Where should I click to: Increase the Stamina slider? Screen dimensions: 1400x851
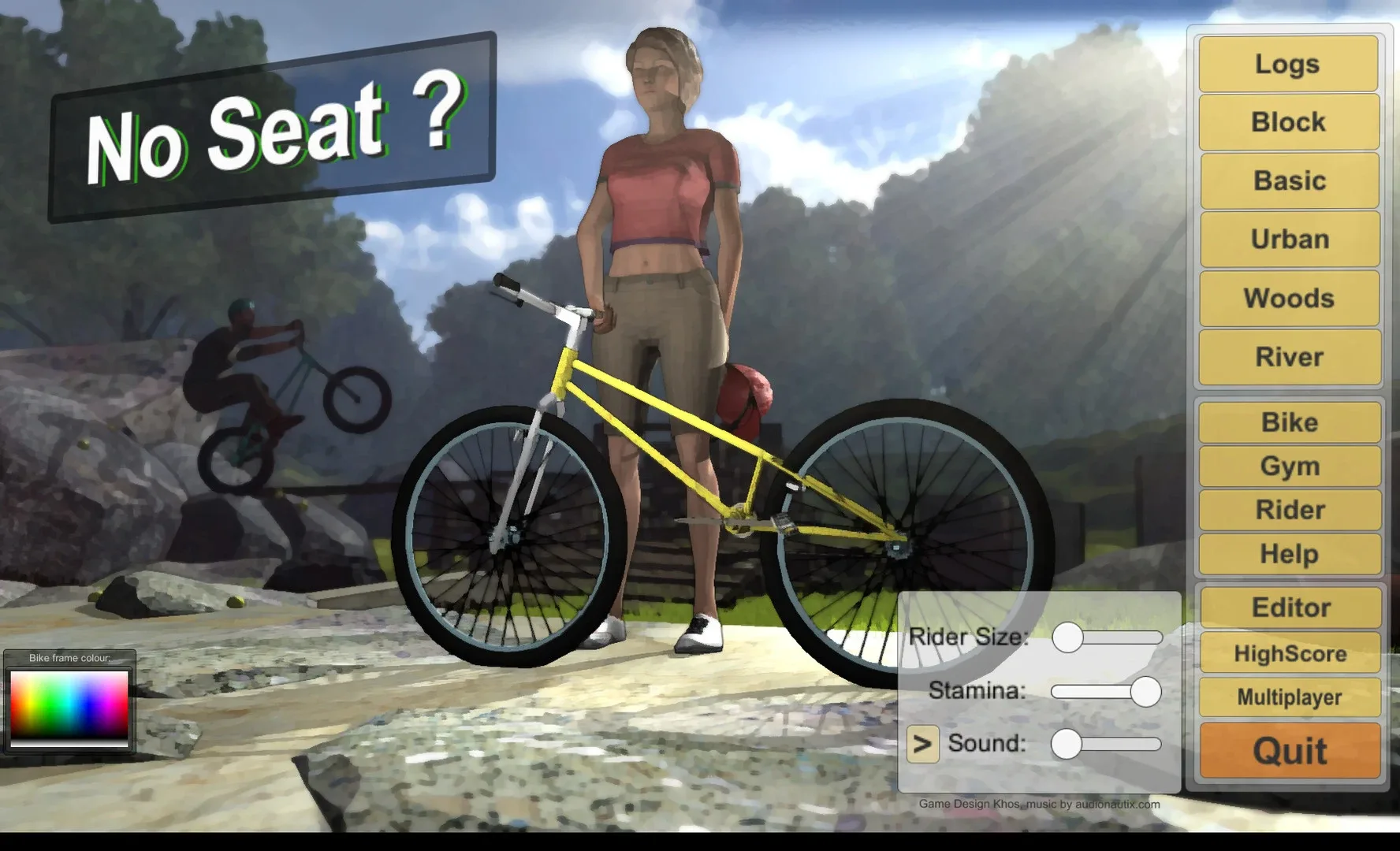(x=1145, y=690)
